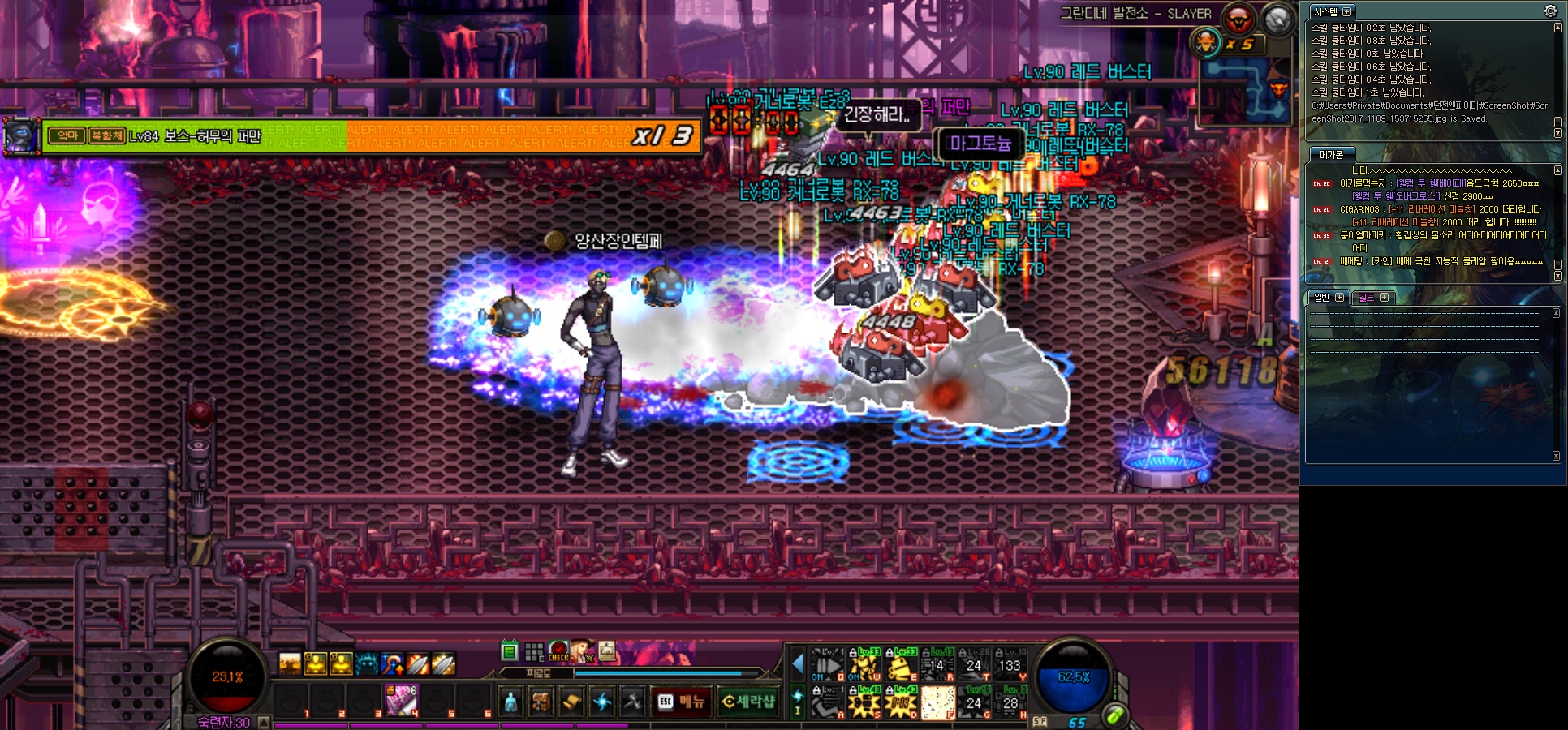The width and height of the screenshot is (1568, 730).
Task: Click the green pill button beside MP orb
Action: [1115, 715]
